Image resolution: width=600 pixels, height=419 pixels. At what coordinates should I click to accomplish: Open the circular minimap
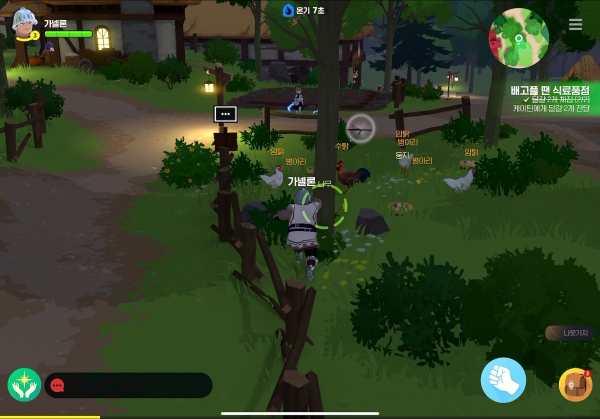pos(519,39)
